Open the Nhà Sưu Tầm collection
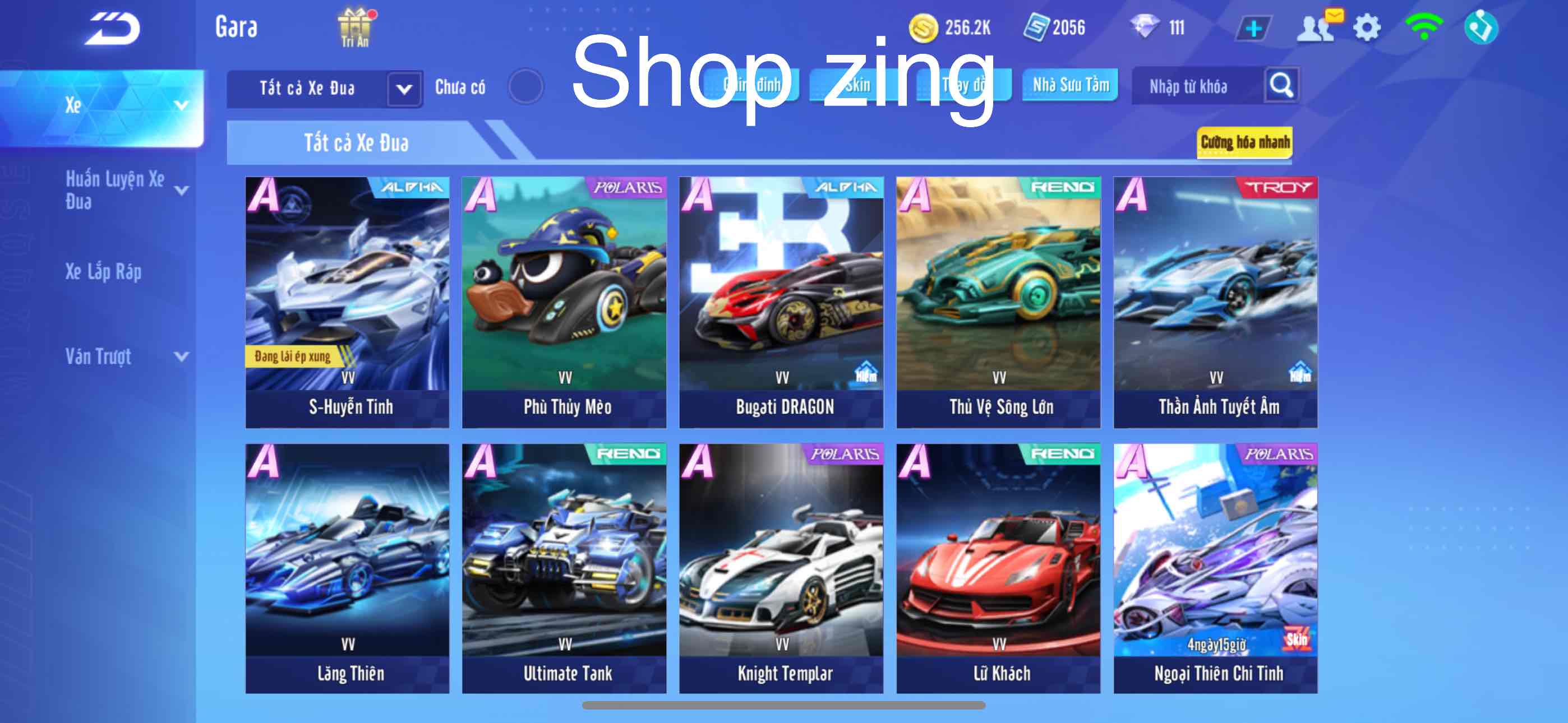 click(1070, 85)
